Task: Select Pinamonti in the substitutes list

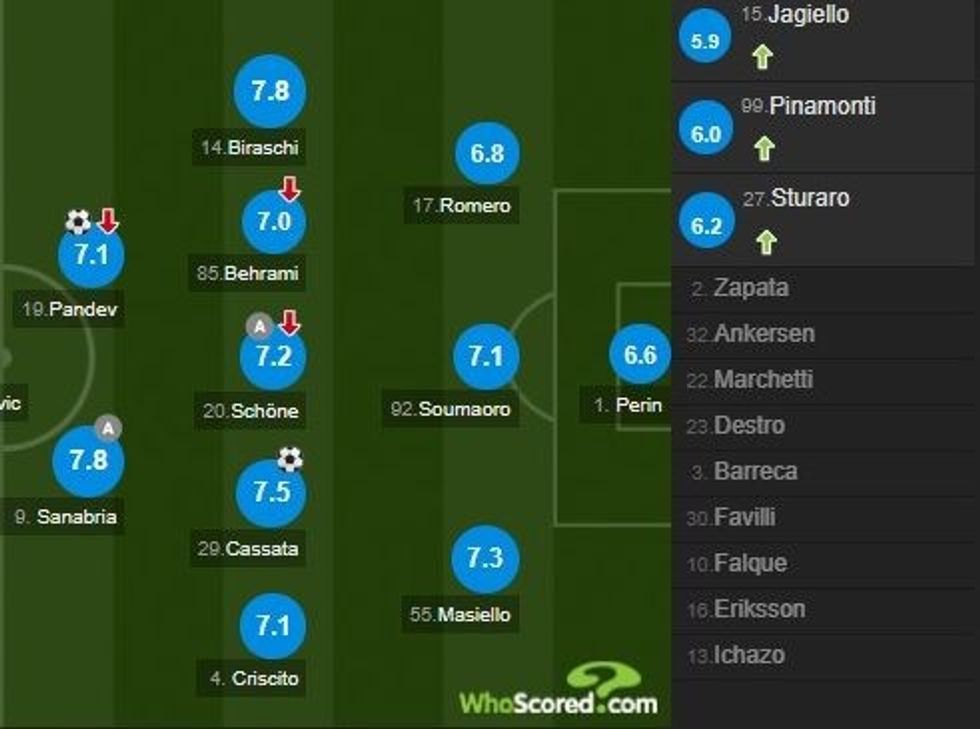Action: click(821, 106)
